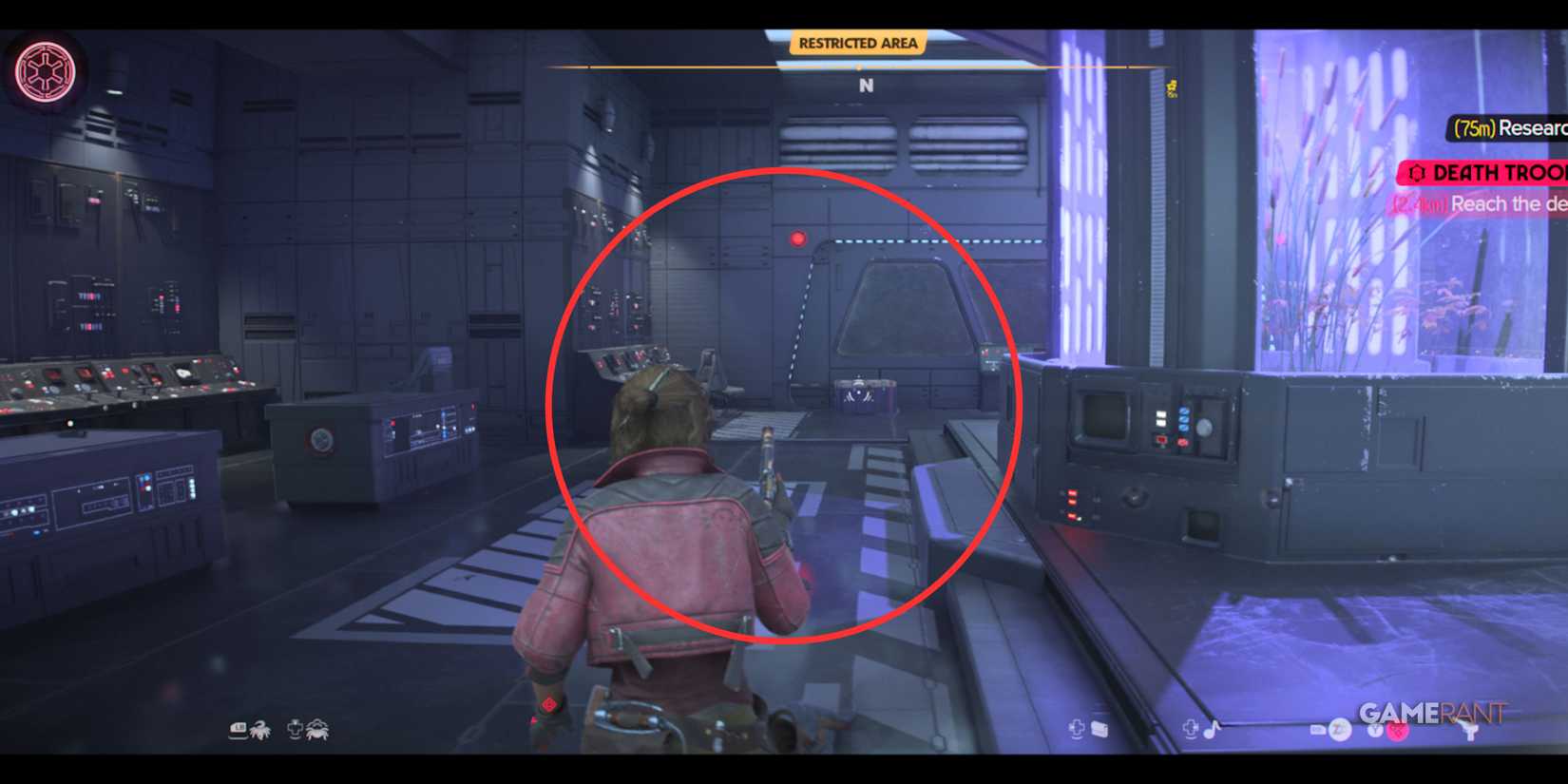Select the Death Trooper helmet icon

1419,172
